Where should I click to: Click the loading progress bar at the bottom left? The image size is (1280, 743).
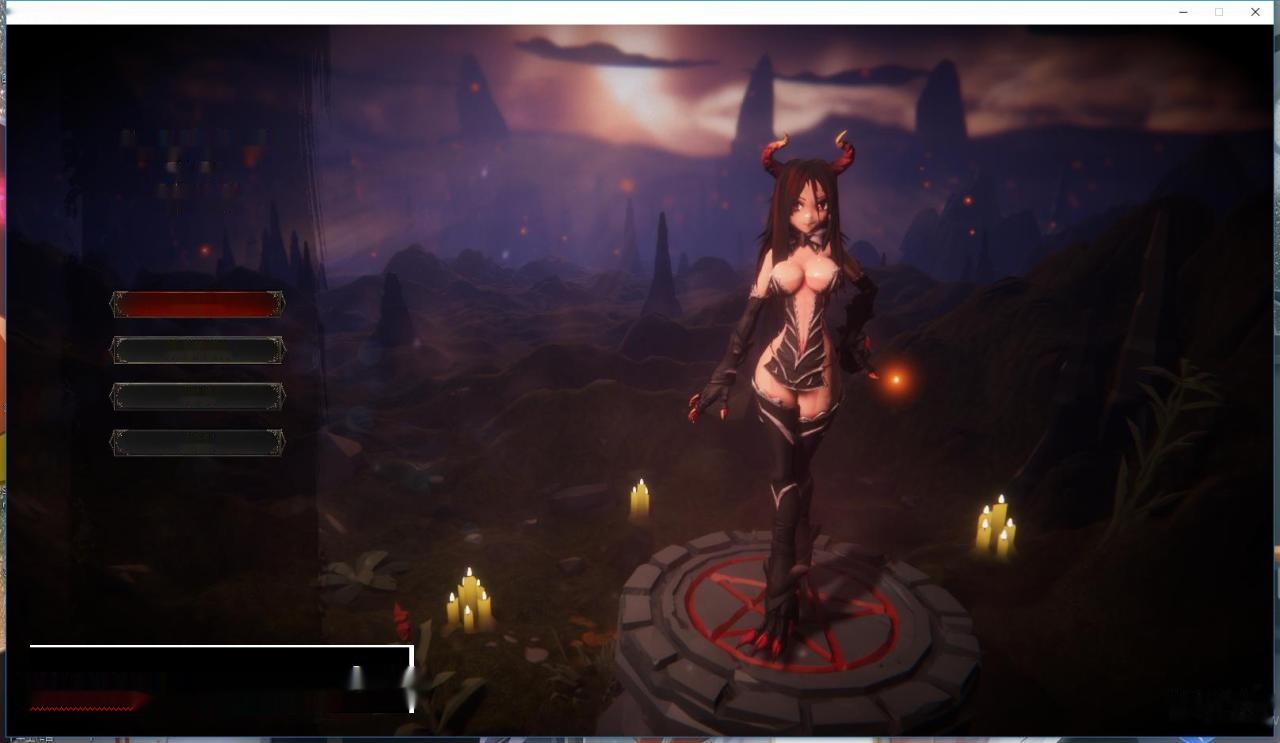[220, 678]
